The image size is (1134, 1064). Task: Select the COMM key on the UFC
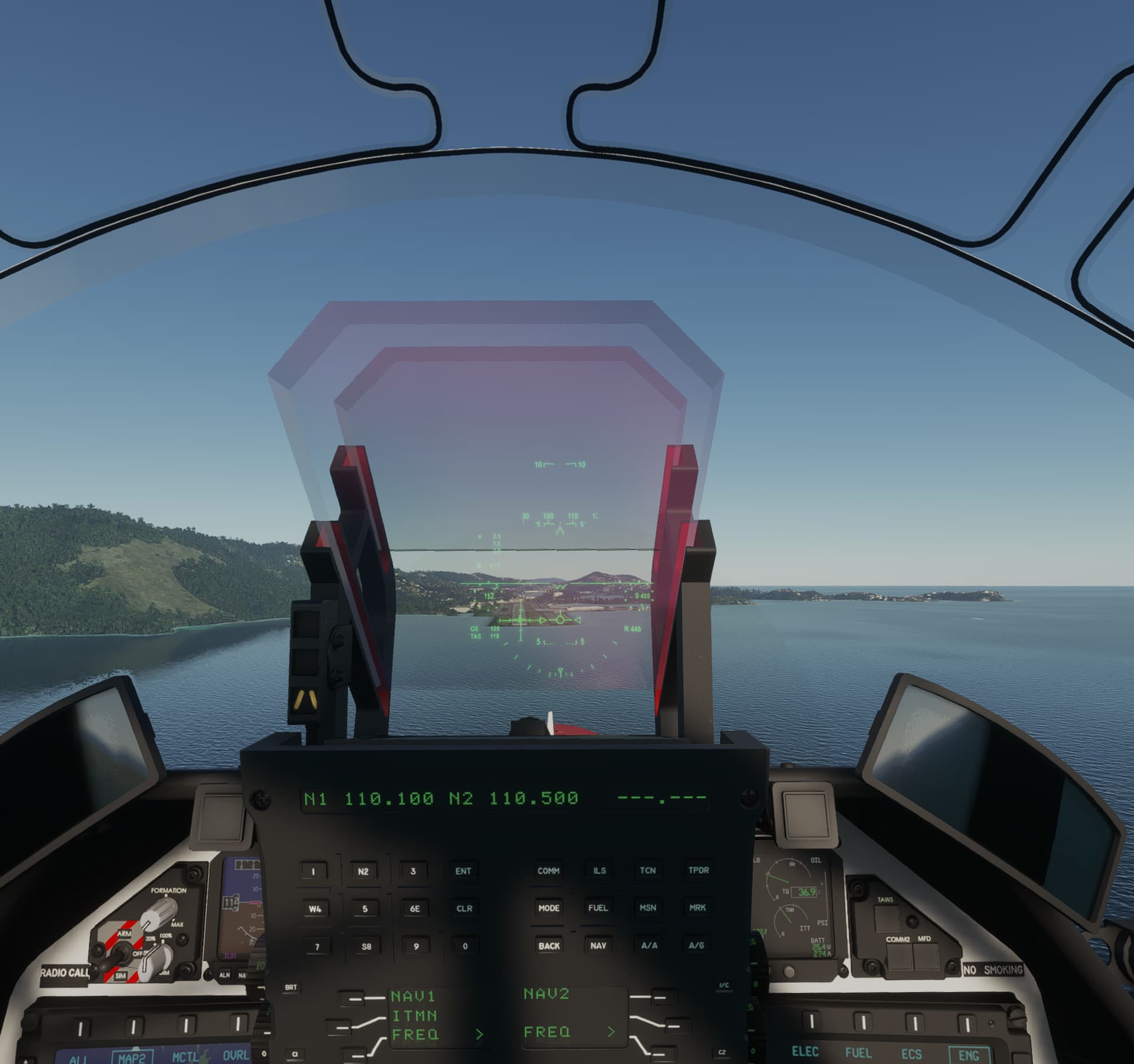pos(549,870)
